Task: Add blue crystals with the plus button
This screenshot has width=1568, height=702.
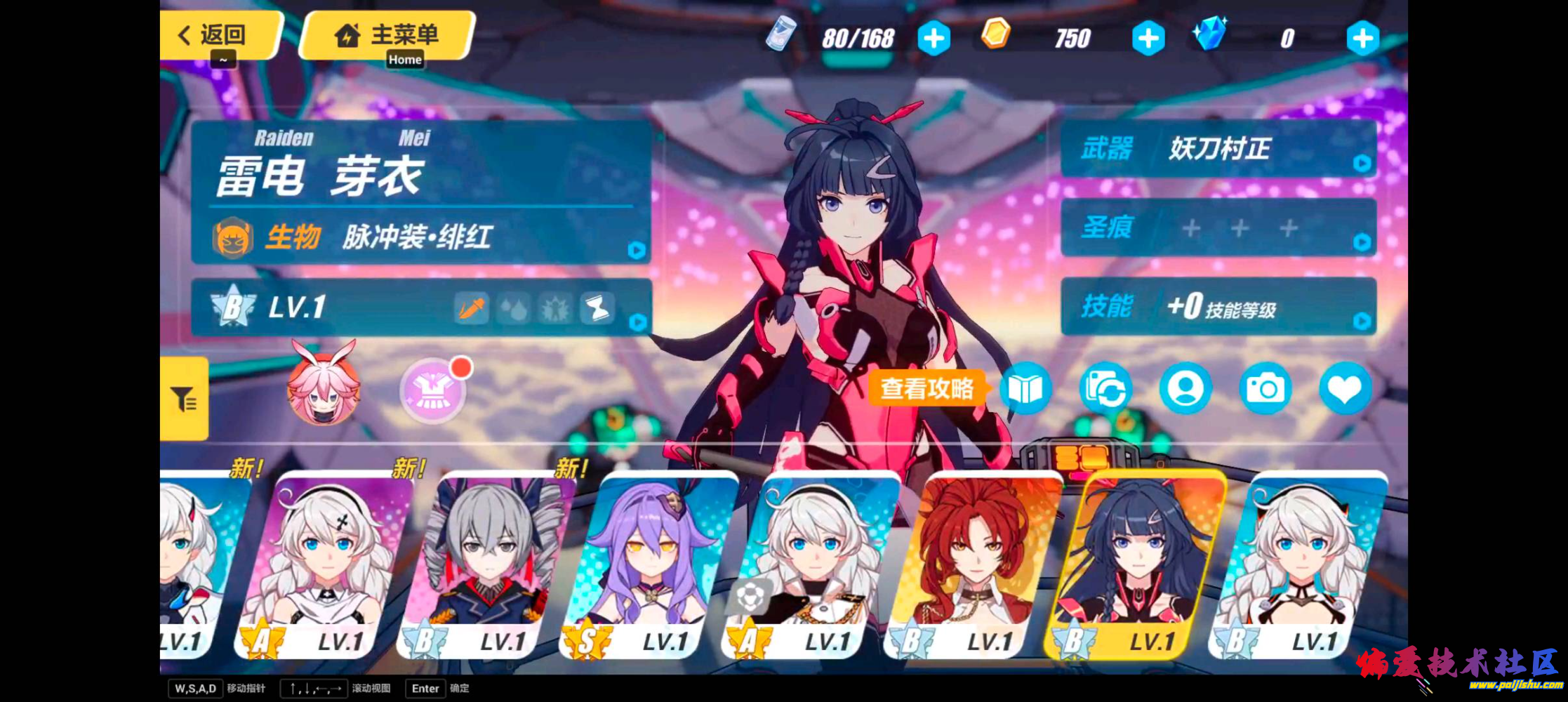Action: [1362, 38]
